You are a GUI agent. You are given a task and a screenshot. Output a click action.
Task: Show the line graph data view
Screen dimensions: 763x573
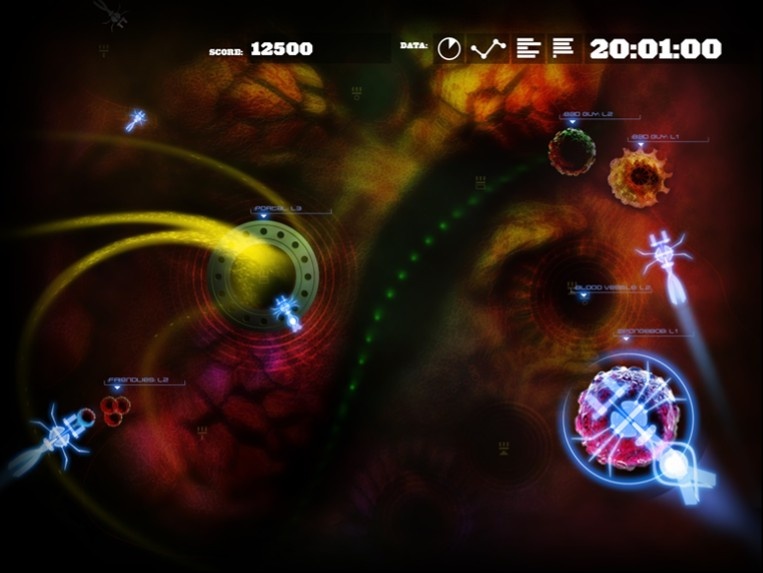488,48
